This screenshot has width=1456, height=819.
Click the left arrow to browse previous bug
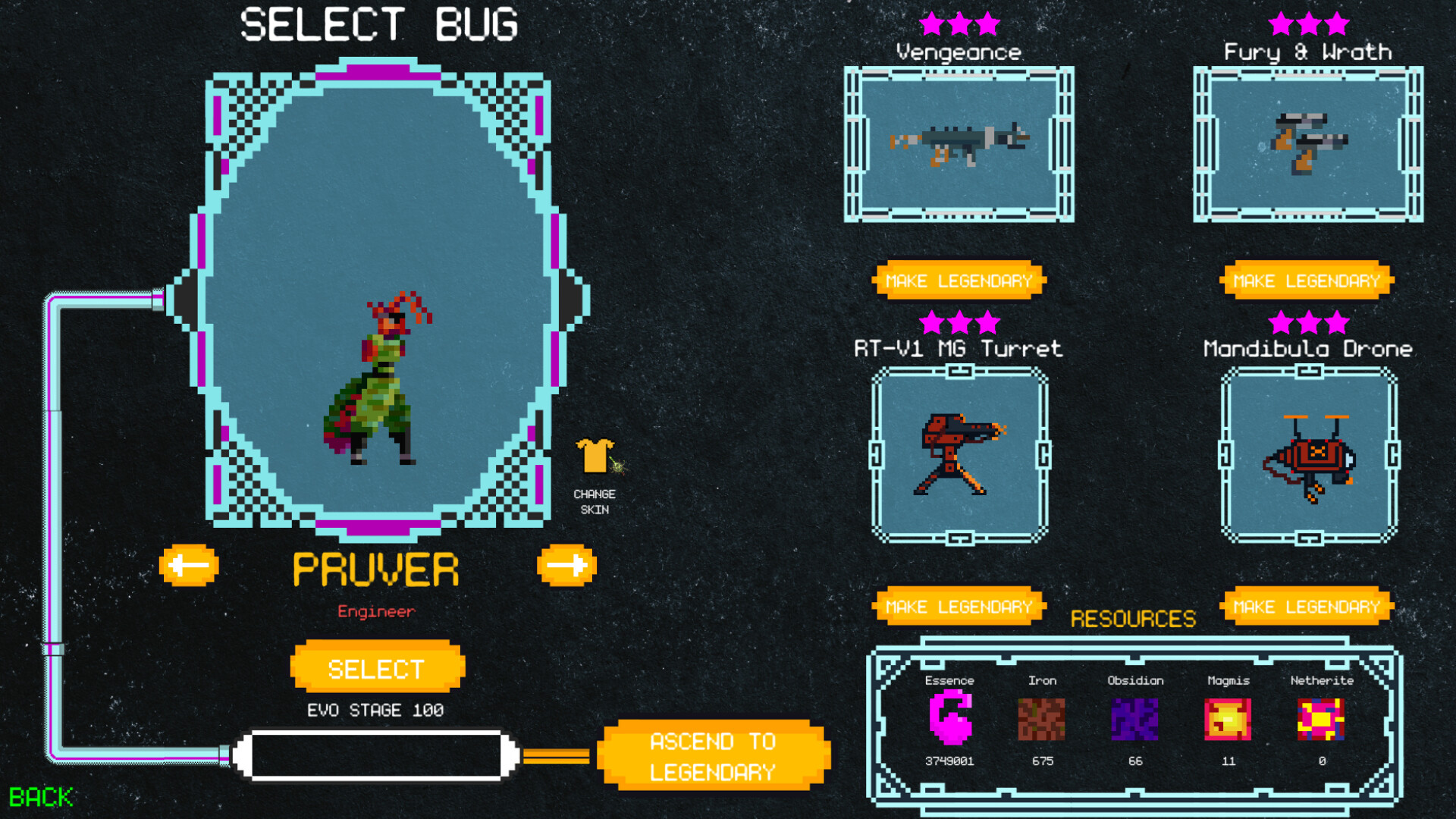tap(190, 563)
